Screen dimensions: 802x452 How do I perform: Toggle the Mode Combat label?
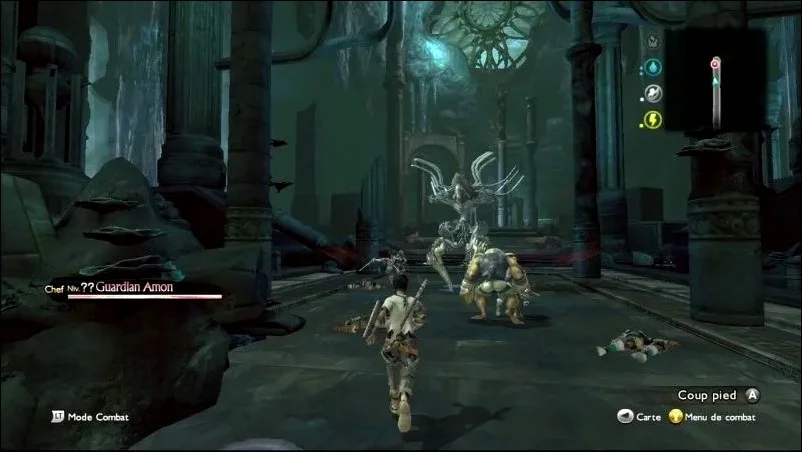tap(98, 417)
